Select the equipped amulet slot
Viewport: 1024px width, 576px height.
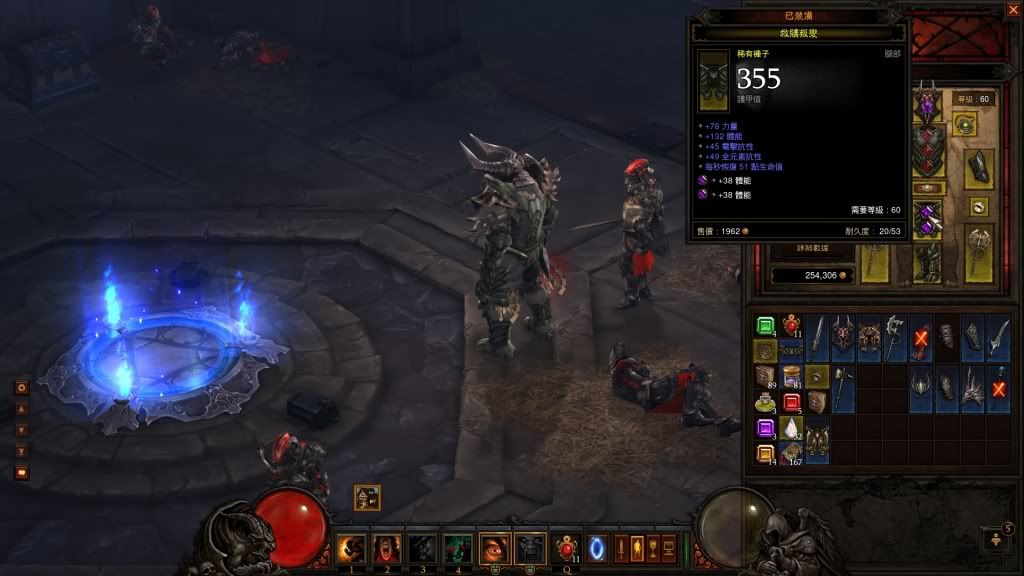966,125
